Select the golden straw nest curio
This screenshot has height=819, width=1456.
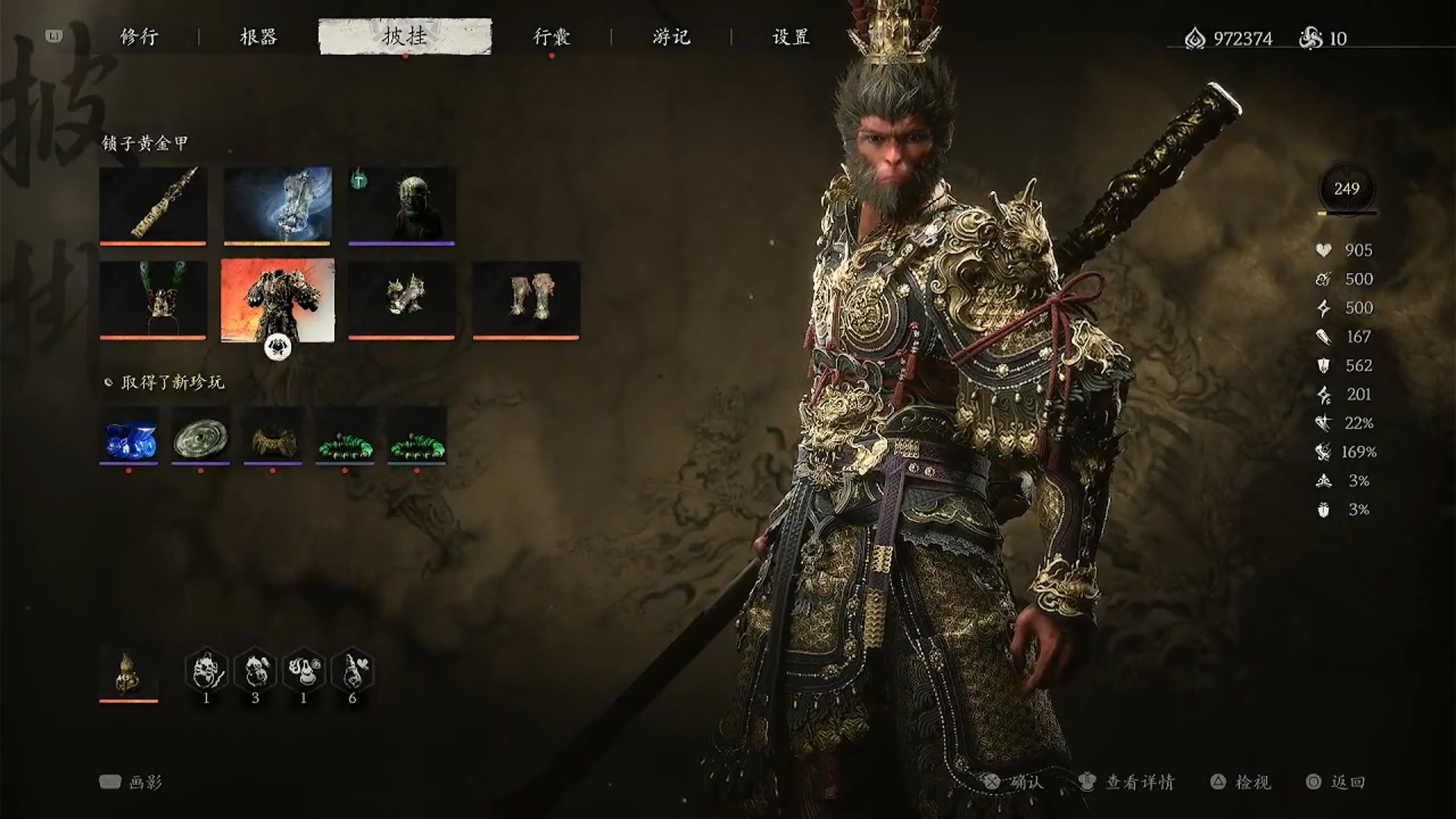point(273,436)
